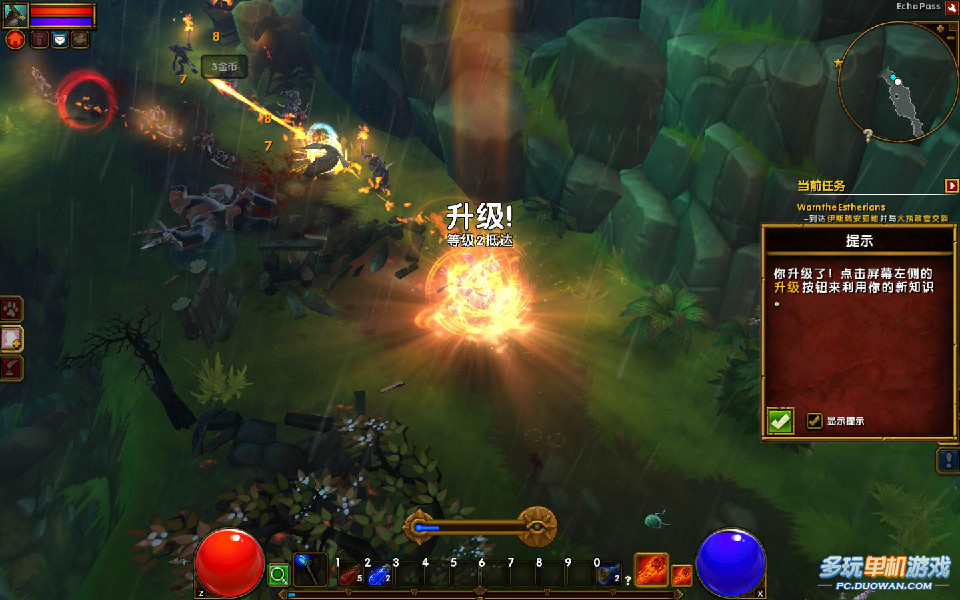Image resolution: width=960 pixels, height=600 pixels.
Task: Click the blue exclamation mark notification button
Action: [949, 460]
